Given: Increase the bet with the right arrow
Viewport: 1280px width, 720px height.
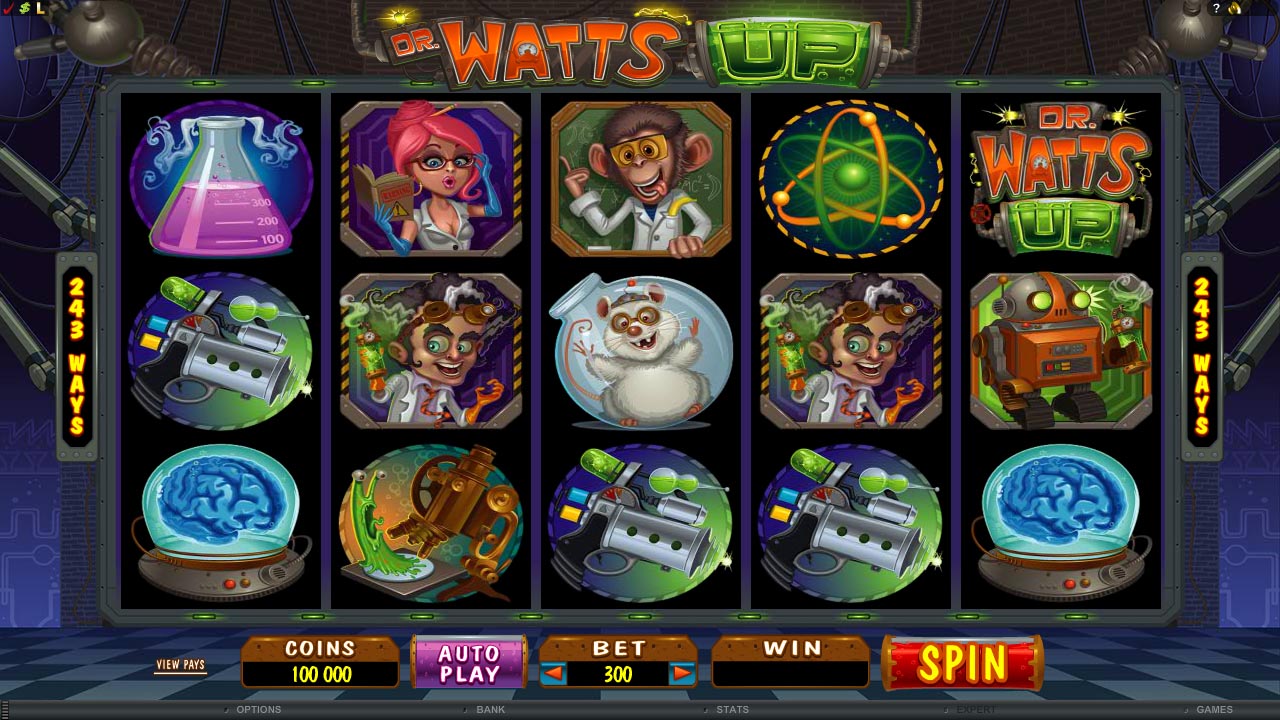Looking at the screenshot, I should click(x=682, y=674).
